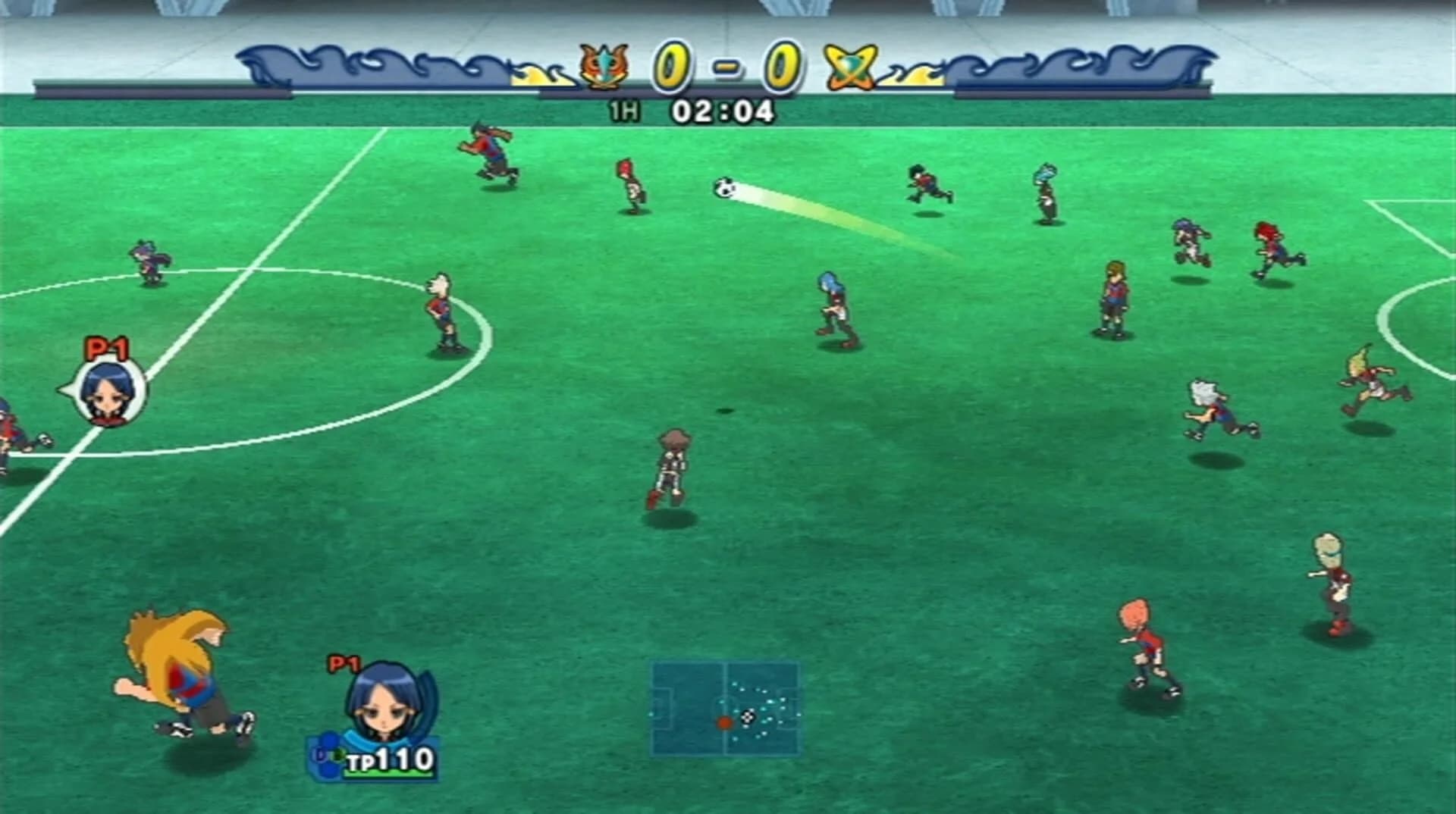Viewport: 1456px width, 814px height.
Task: Click the red dot indicator on the minimap
Action: (724, 724)
